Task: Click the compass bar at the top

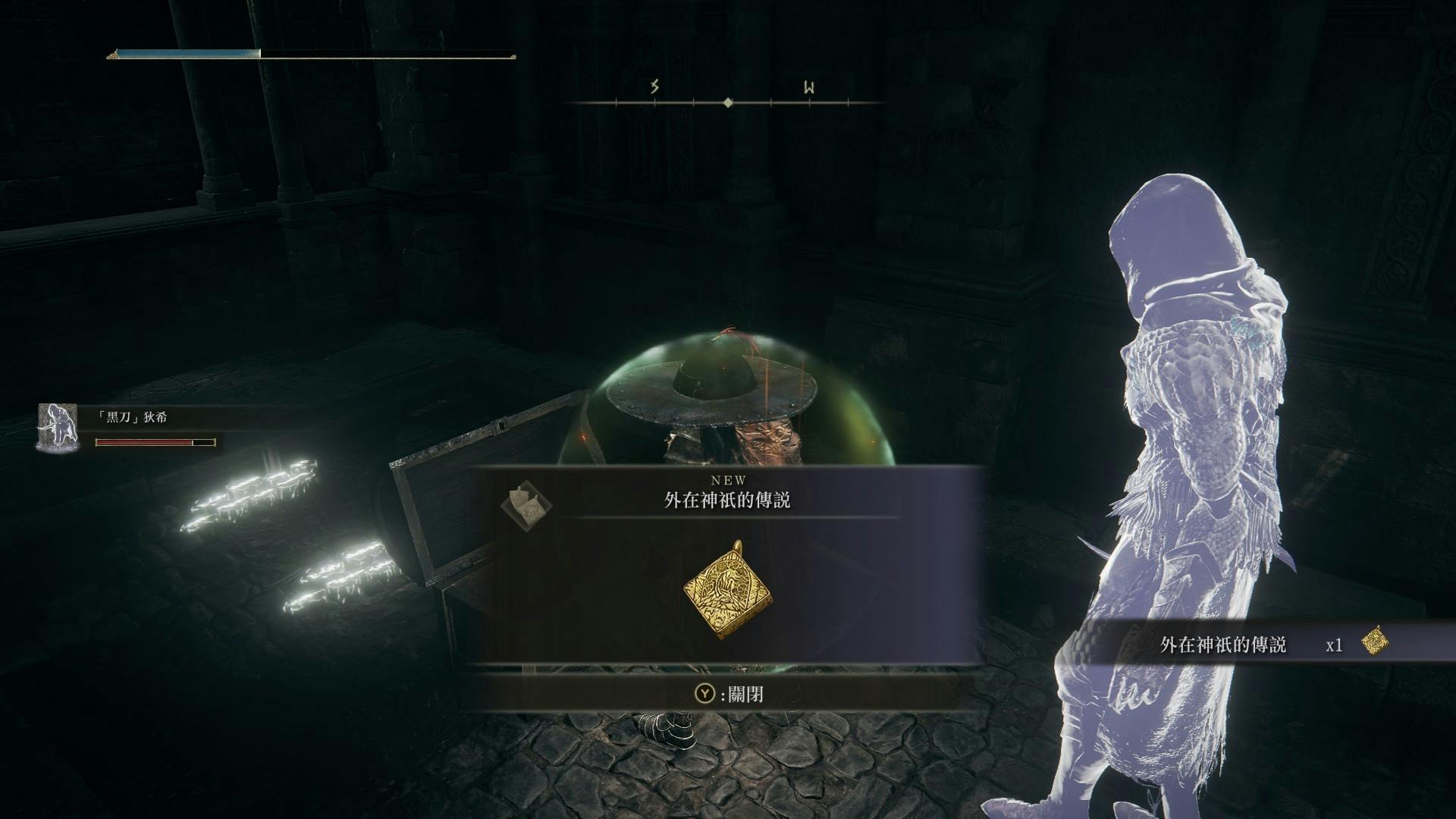Action: tap(728, 101)
